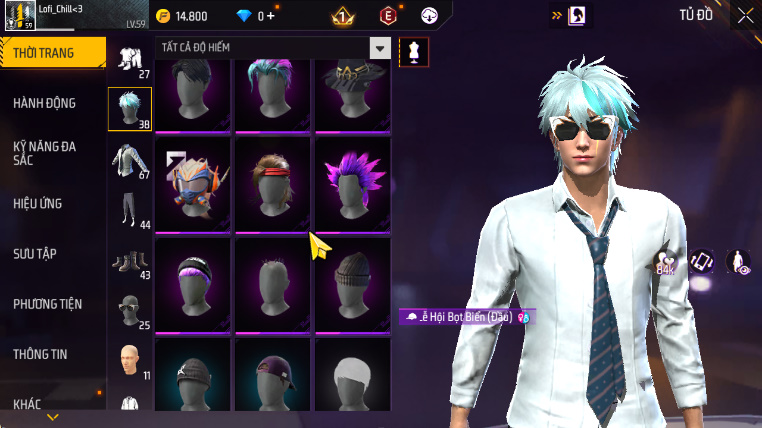762x428 pixels.
Task: Close the Tủ Đồ wardrobe screen
Action: [x=745, y=15]
